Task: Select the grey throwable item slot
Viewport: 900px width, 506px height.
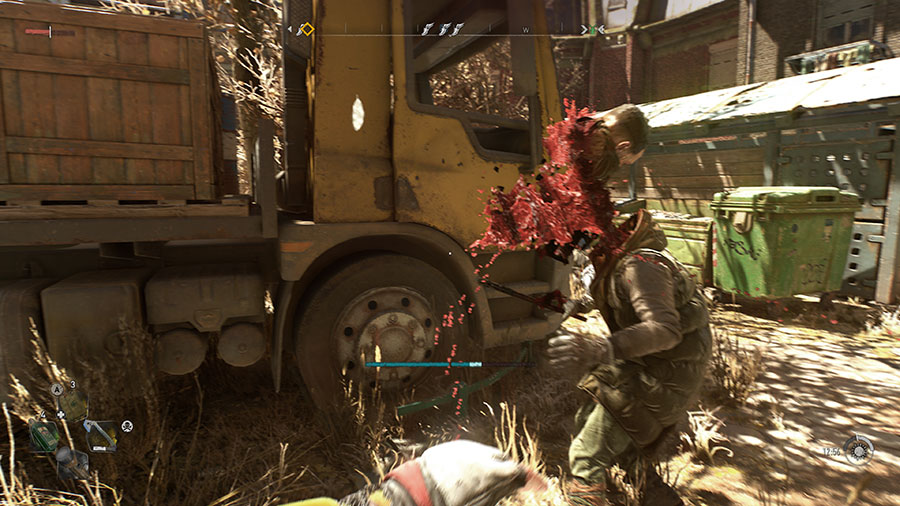Action: [71, 461]
